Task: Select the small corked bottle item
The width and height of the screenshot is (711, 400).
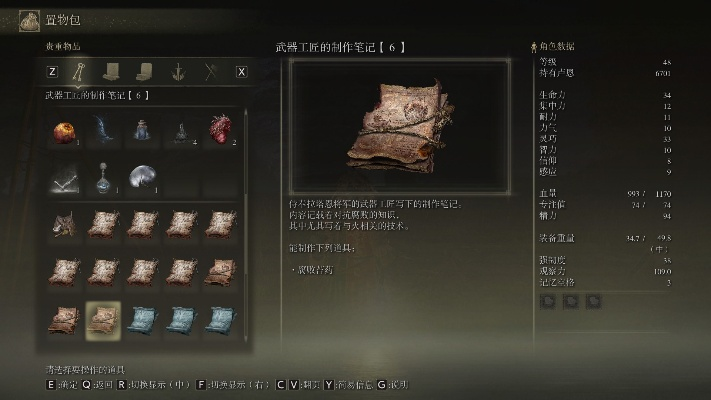Action: tap(142, 131)
